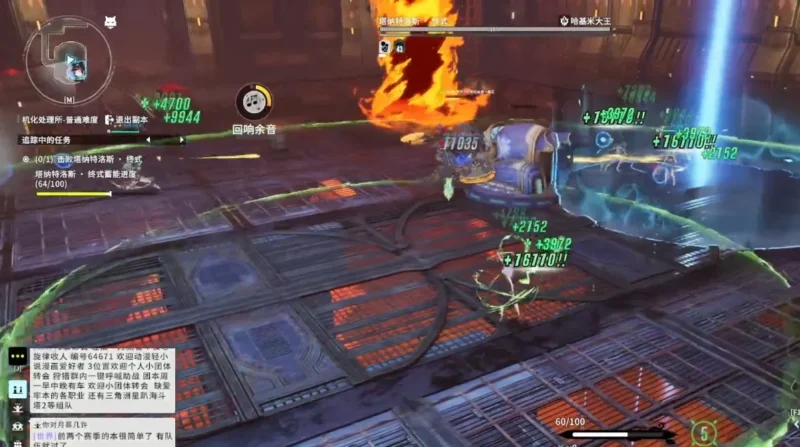Open the chat menu three-dots icon

(x=17, y=357)
